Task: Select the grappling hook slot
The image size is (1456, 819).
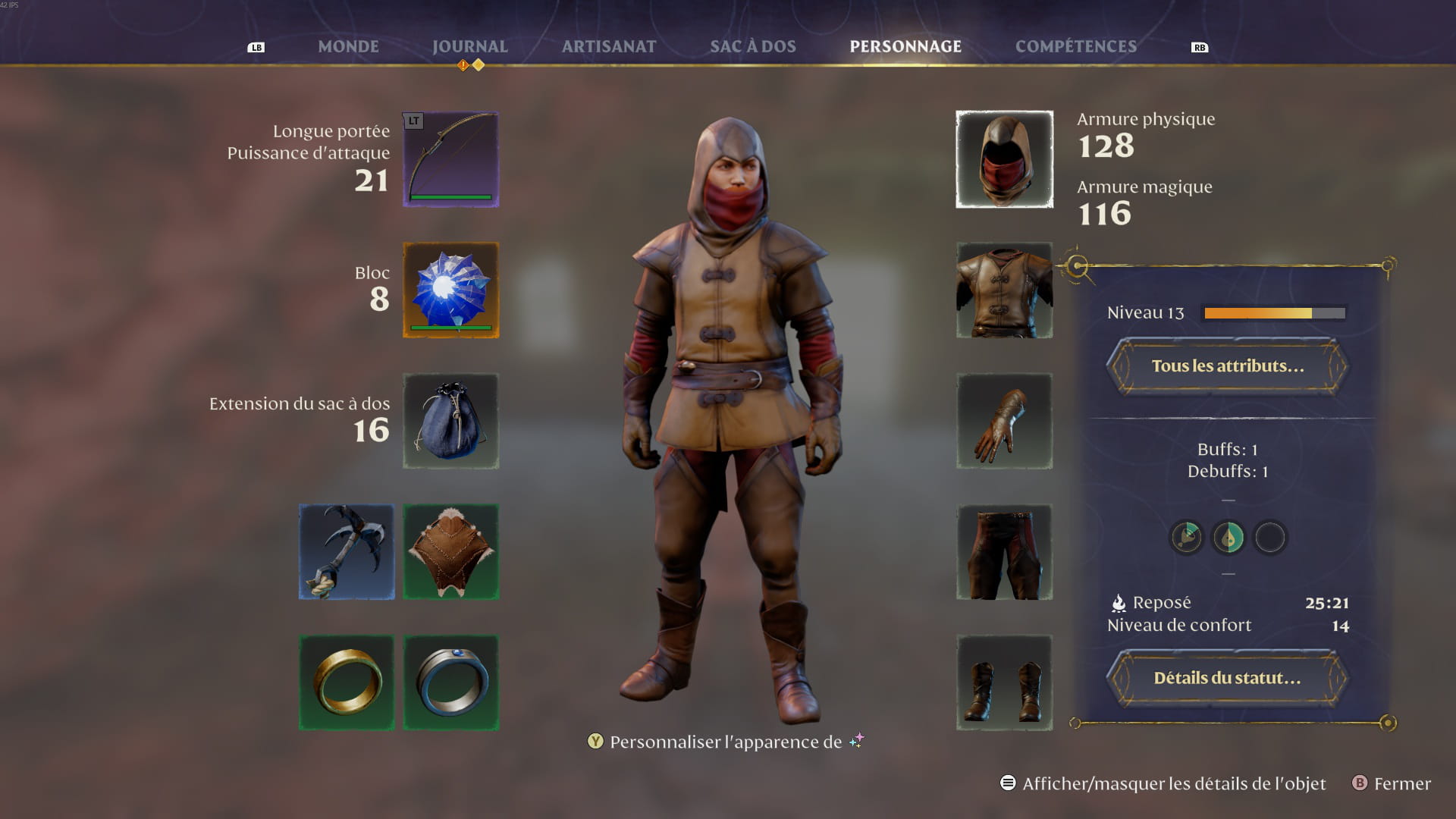Action: click(x=347, y=552)
